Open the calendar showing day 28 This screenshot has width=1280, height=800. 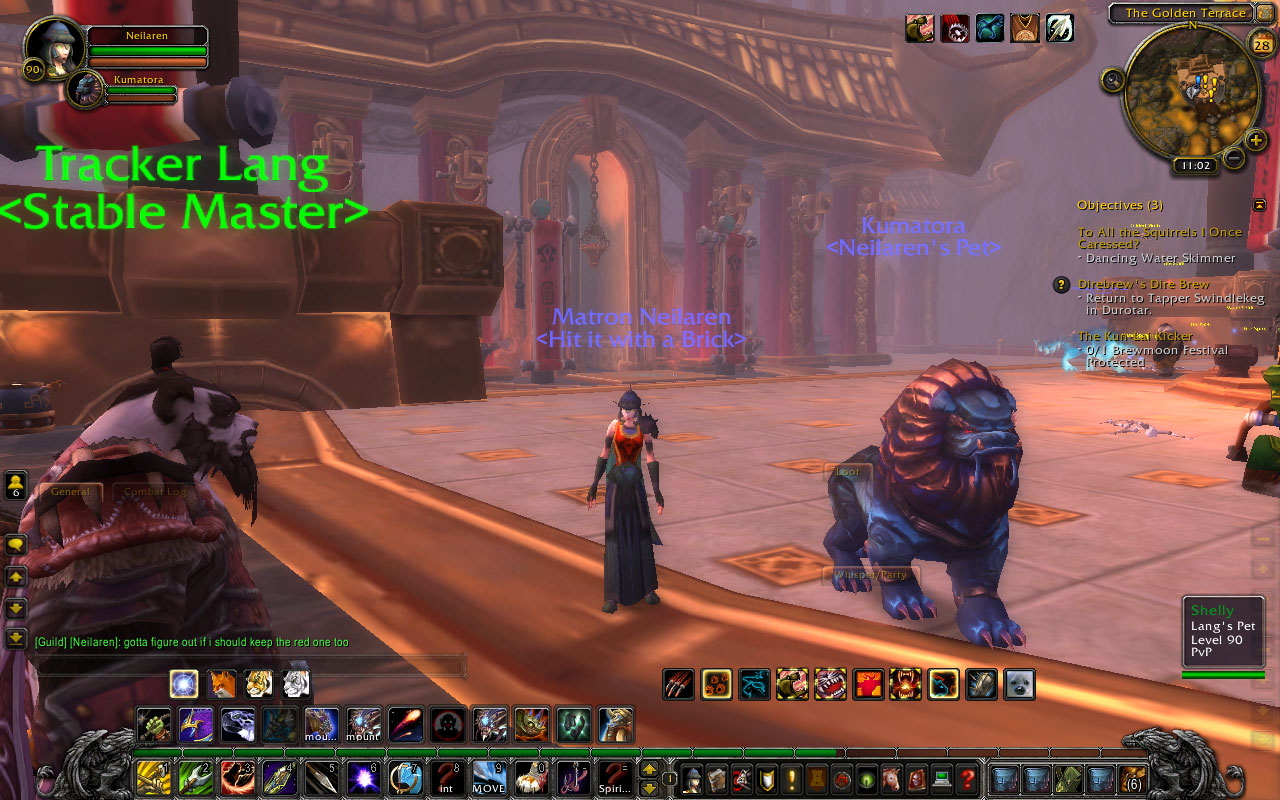1259,44
